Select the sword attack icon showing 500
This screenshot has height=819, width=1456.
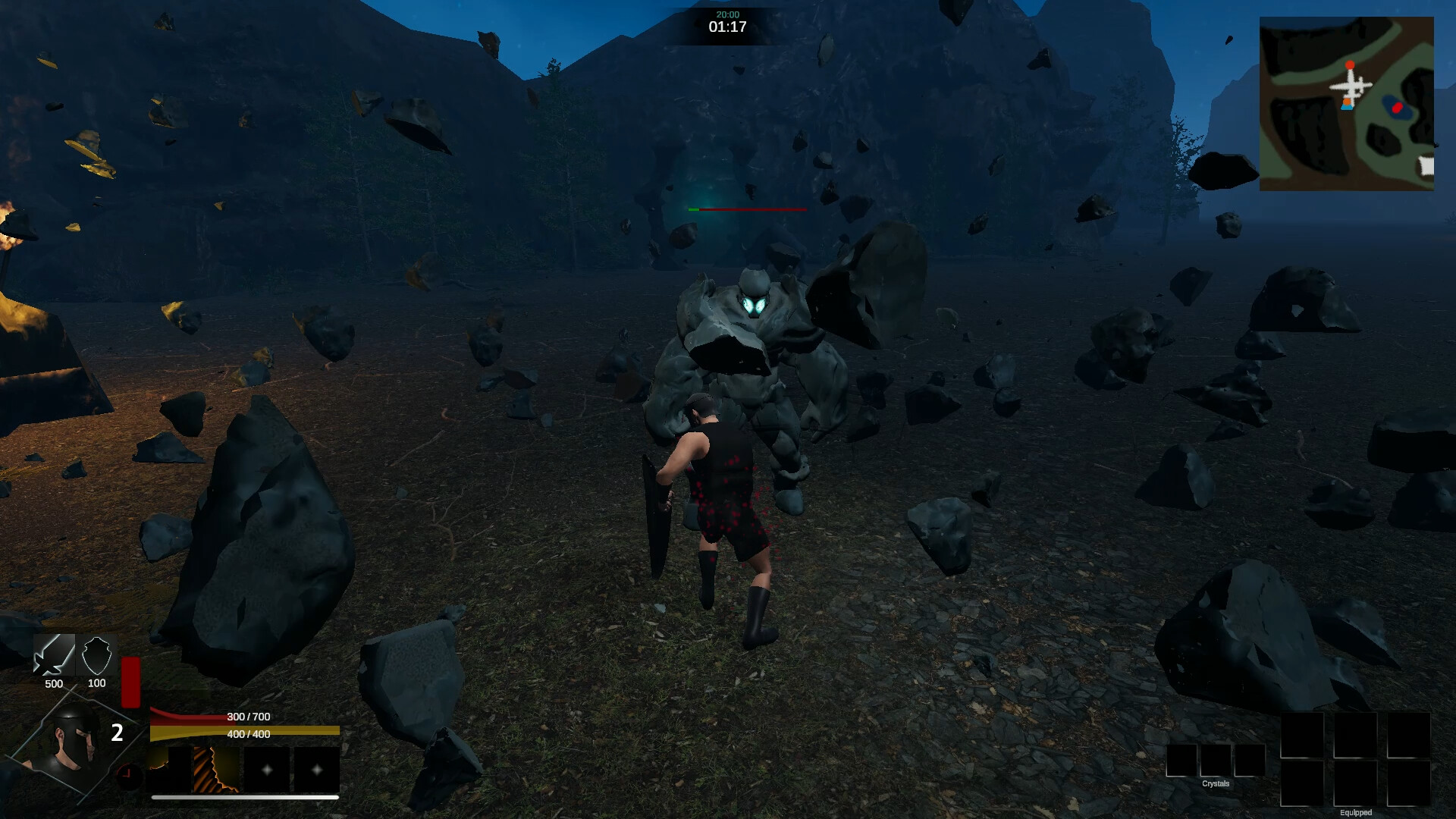pos(53,656)
